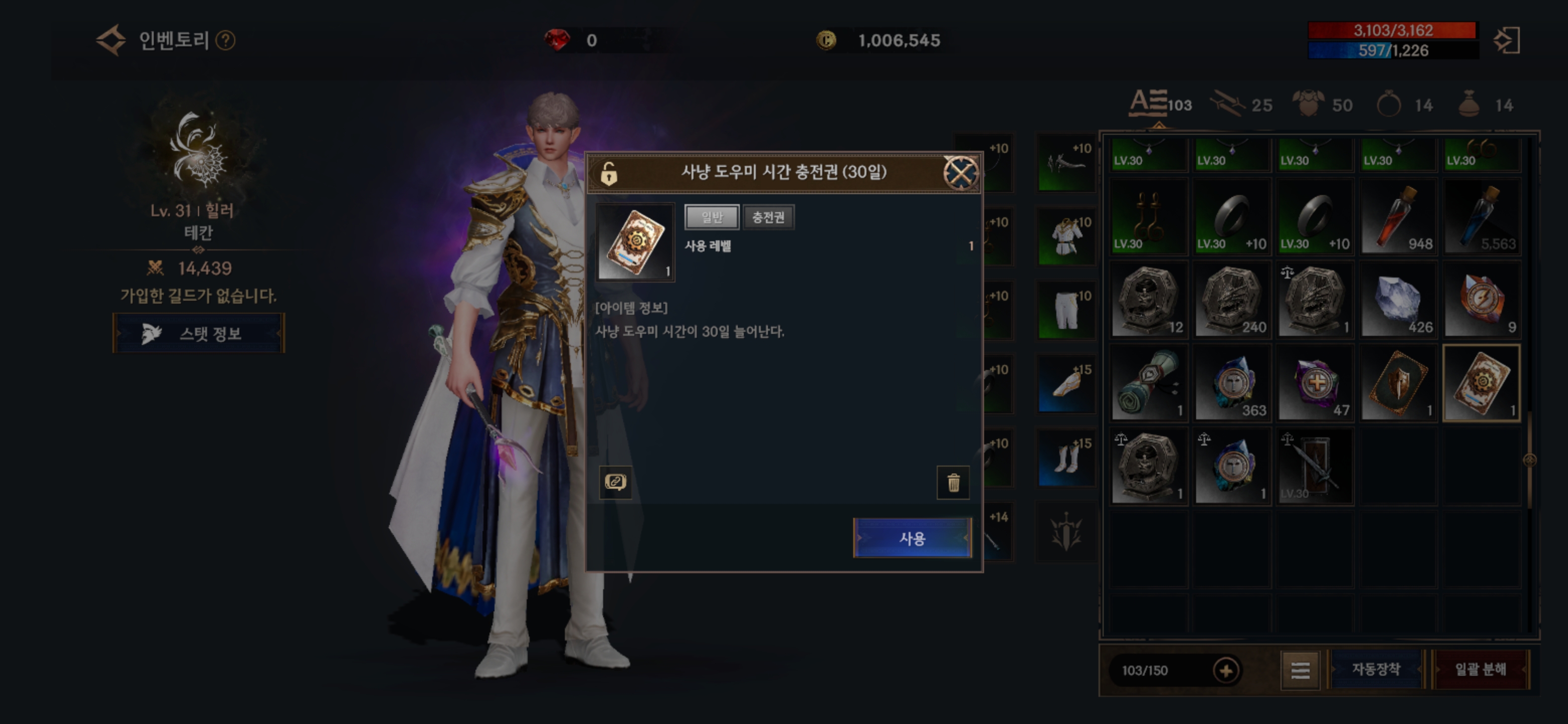
Task: Close the hunting helper ticket popup
Action: 960,173
